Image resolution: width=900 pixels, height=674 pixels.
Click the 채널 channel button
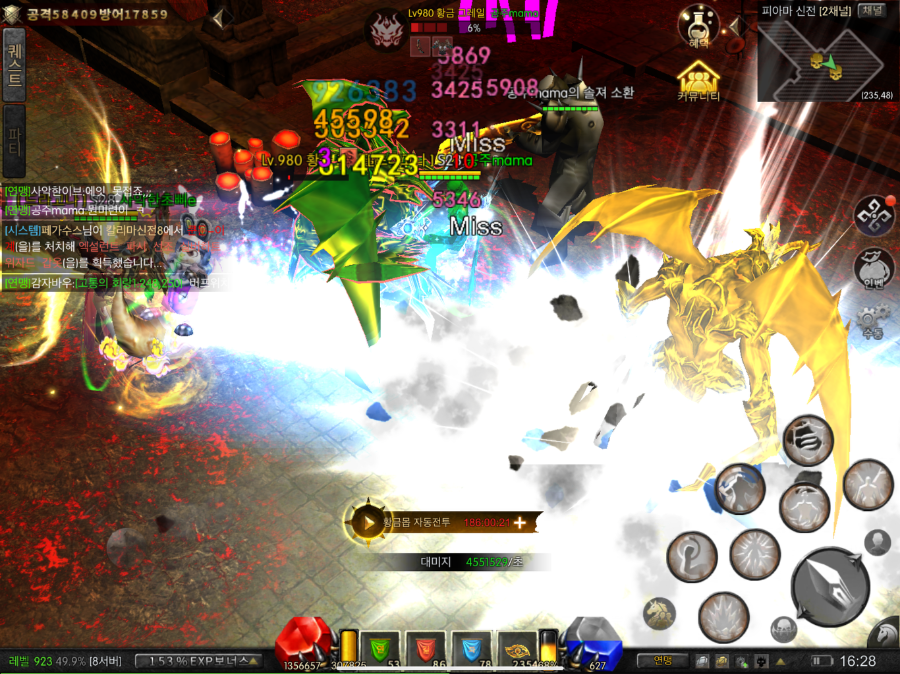tap(872, 11)
